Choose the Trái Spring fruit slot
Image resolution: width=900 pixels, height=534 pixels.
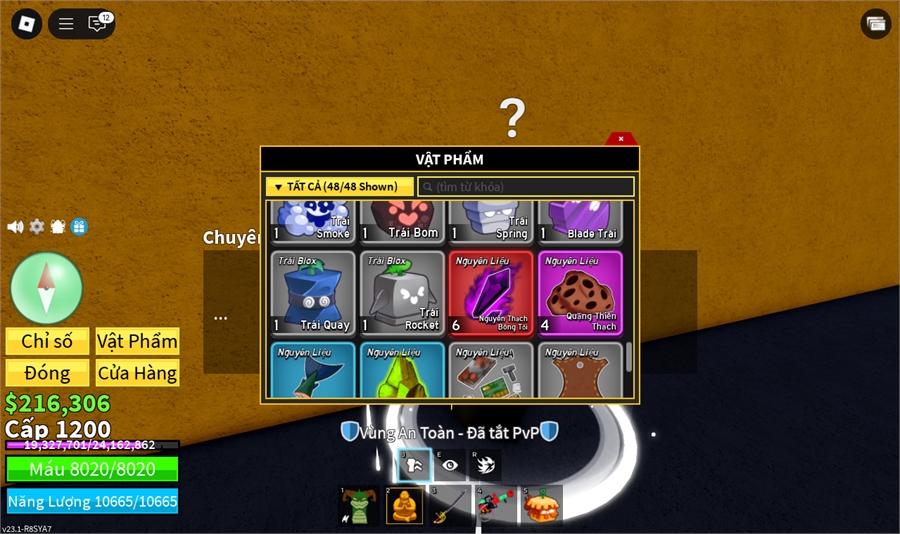pyautogui.click(x=491, y=221)
